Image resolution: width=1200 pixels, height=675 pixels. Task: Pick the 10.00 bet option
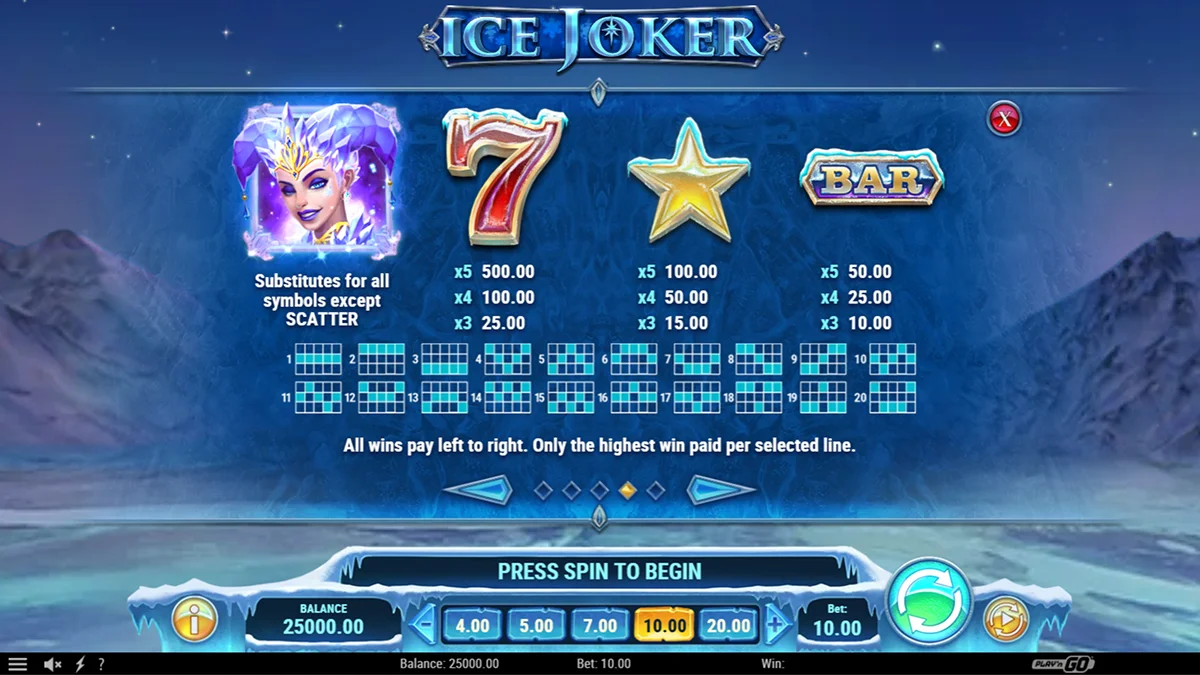coord(664,626)
